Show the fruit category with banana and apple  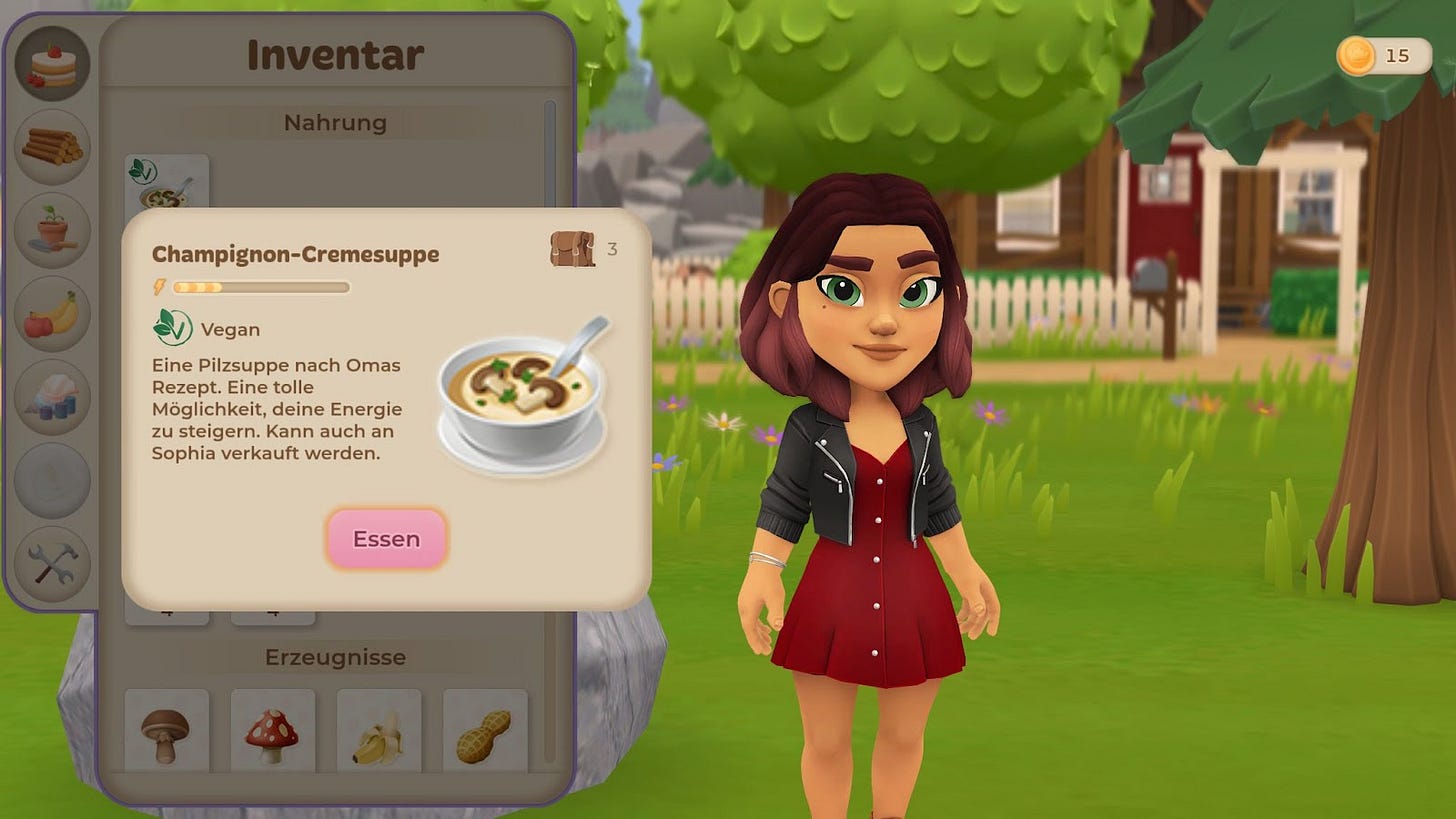click(52, 314)
